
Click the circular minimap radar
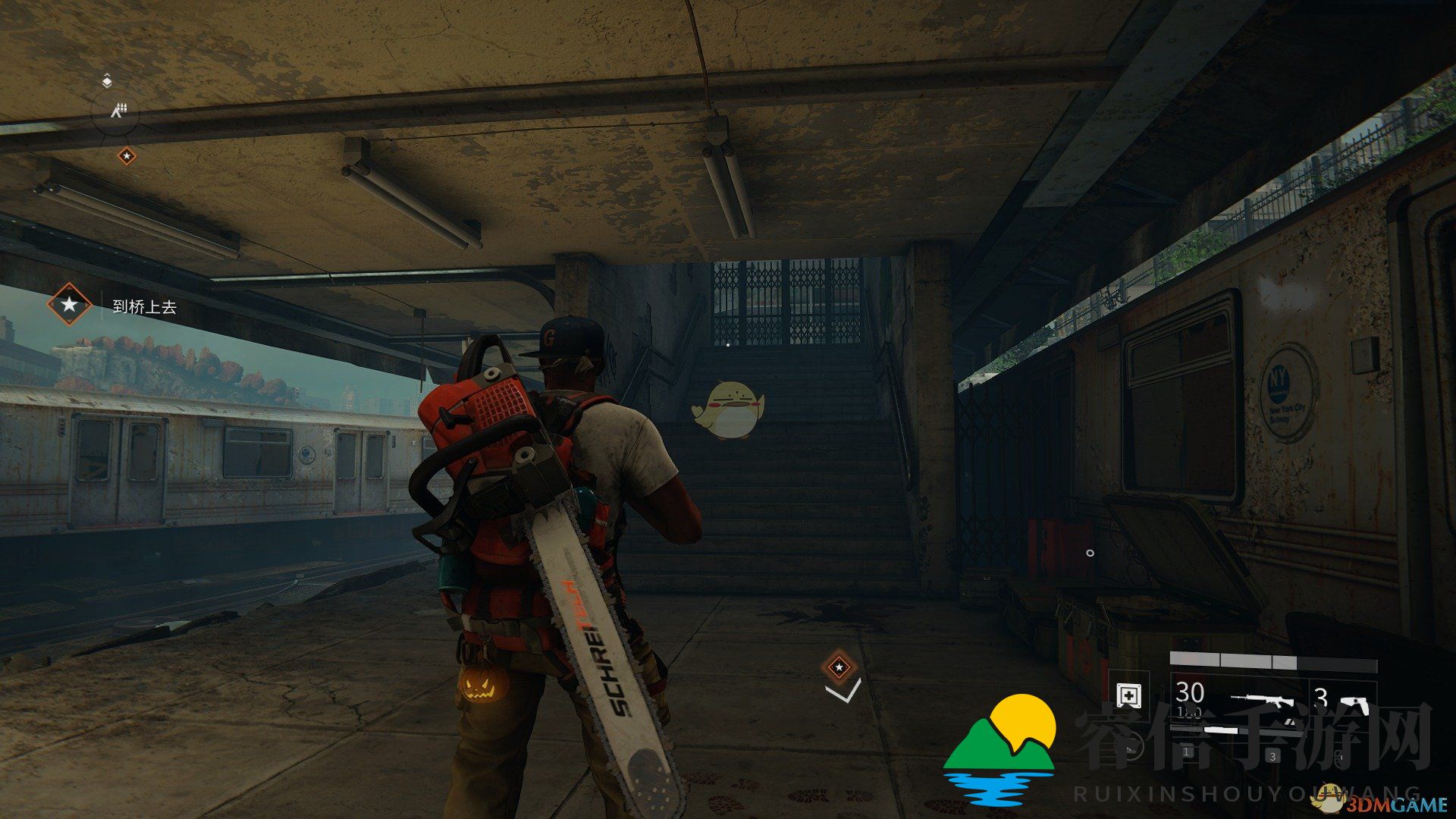[x=115, y=112]
